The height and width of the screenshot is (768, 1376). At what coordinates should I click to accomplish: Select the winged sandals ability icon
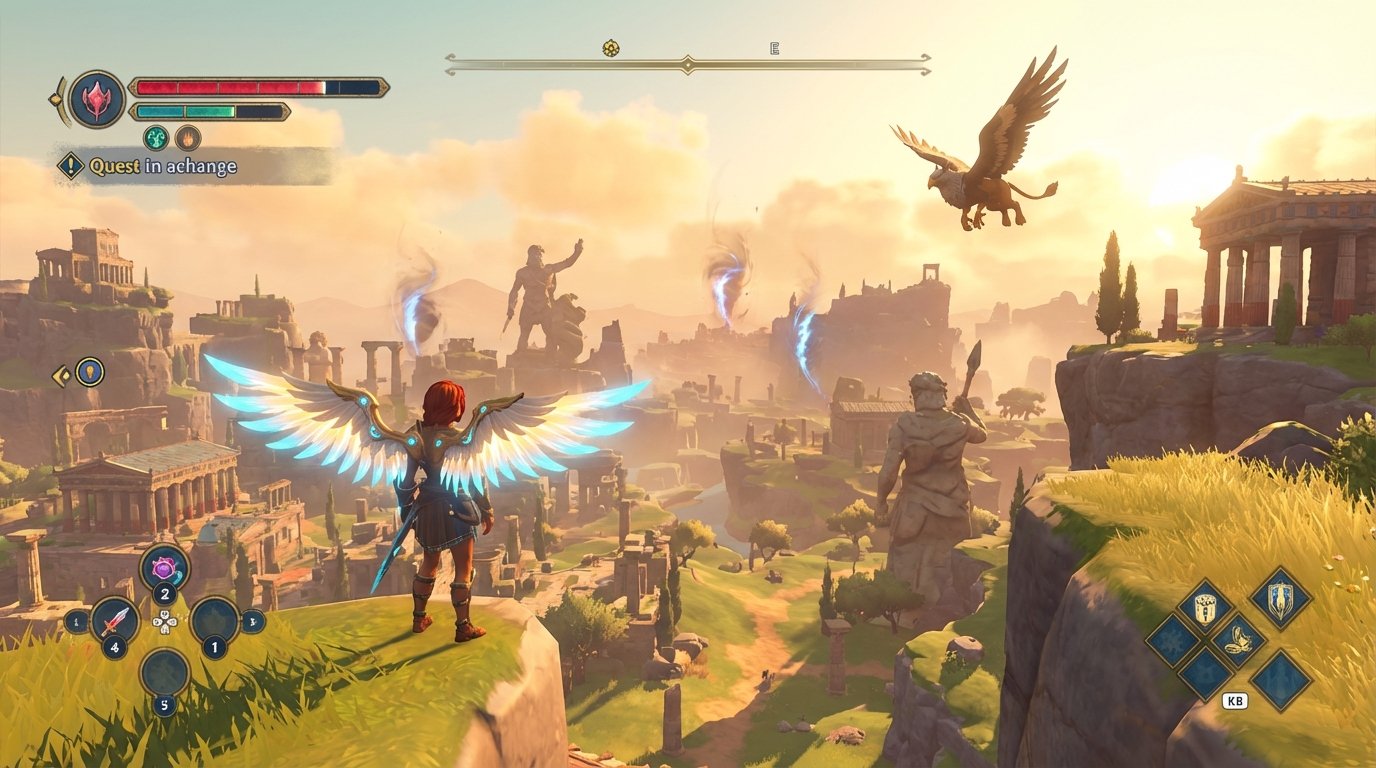point(1237,639)
